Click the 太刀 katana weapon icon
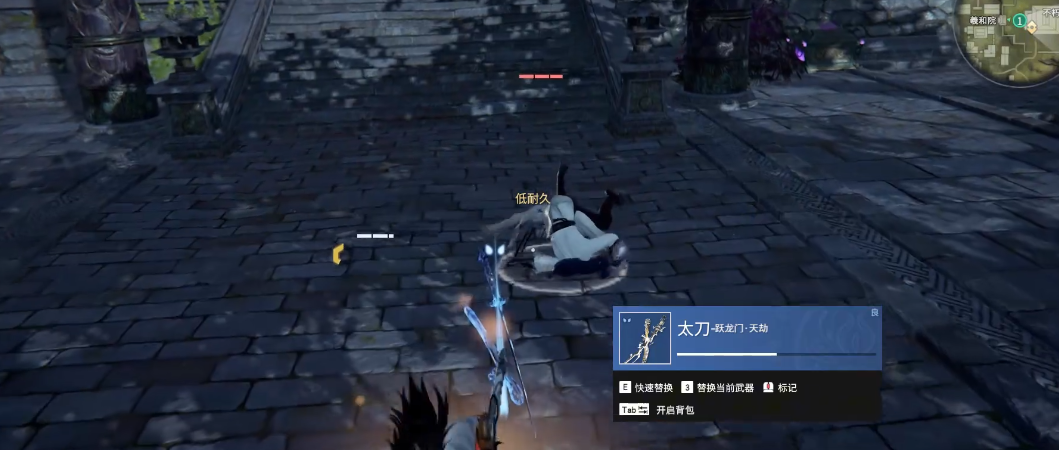Screen dimensions: 1059x450 (x=645, y=338)
